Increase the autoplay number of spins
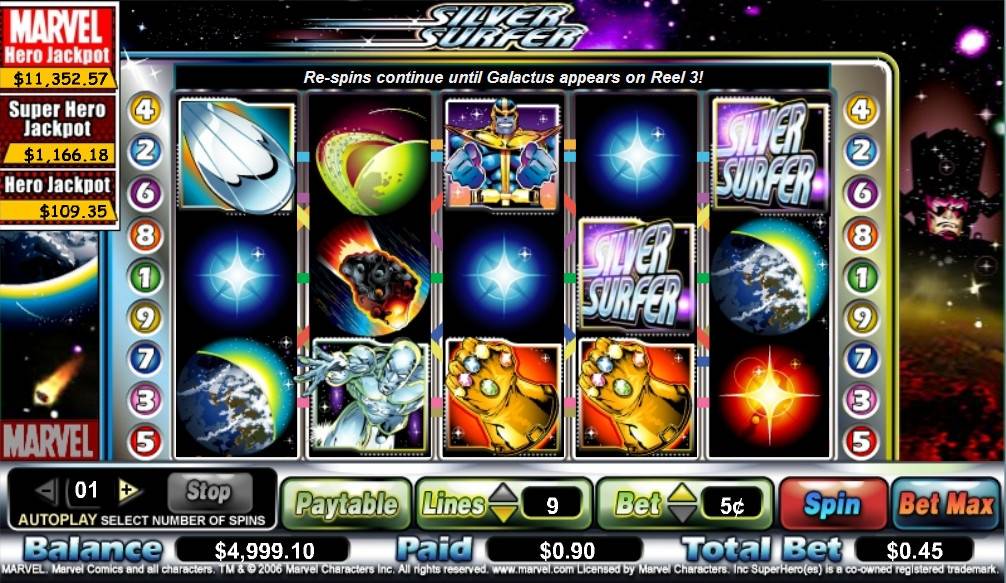The height and width of the screenshot is (583, 1006). click(128, 490)
